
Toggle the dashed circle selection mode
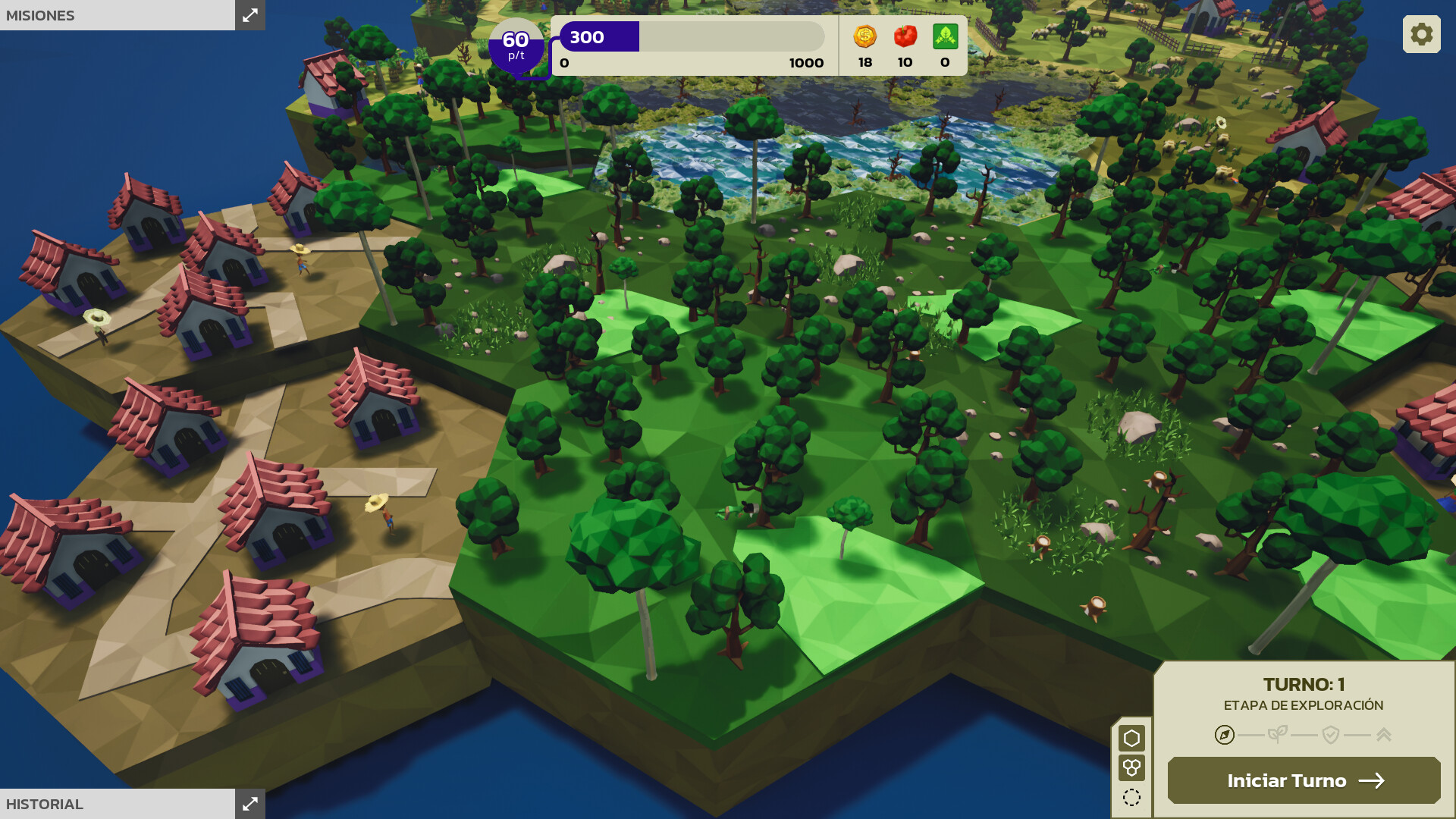[1132, 796]
